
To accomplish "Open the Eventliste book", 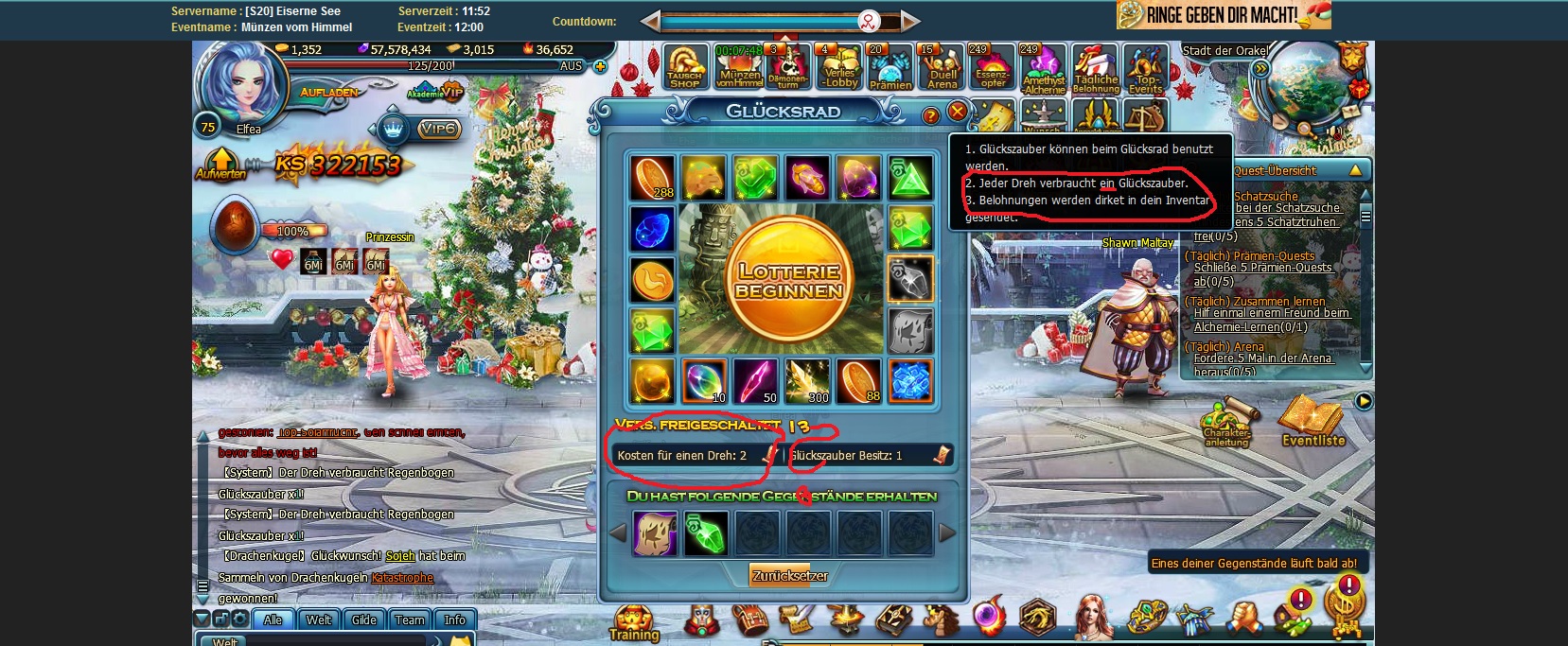I will [1313, 421].
